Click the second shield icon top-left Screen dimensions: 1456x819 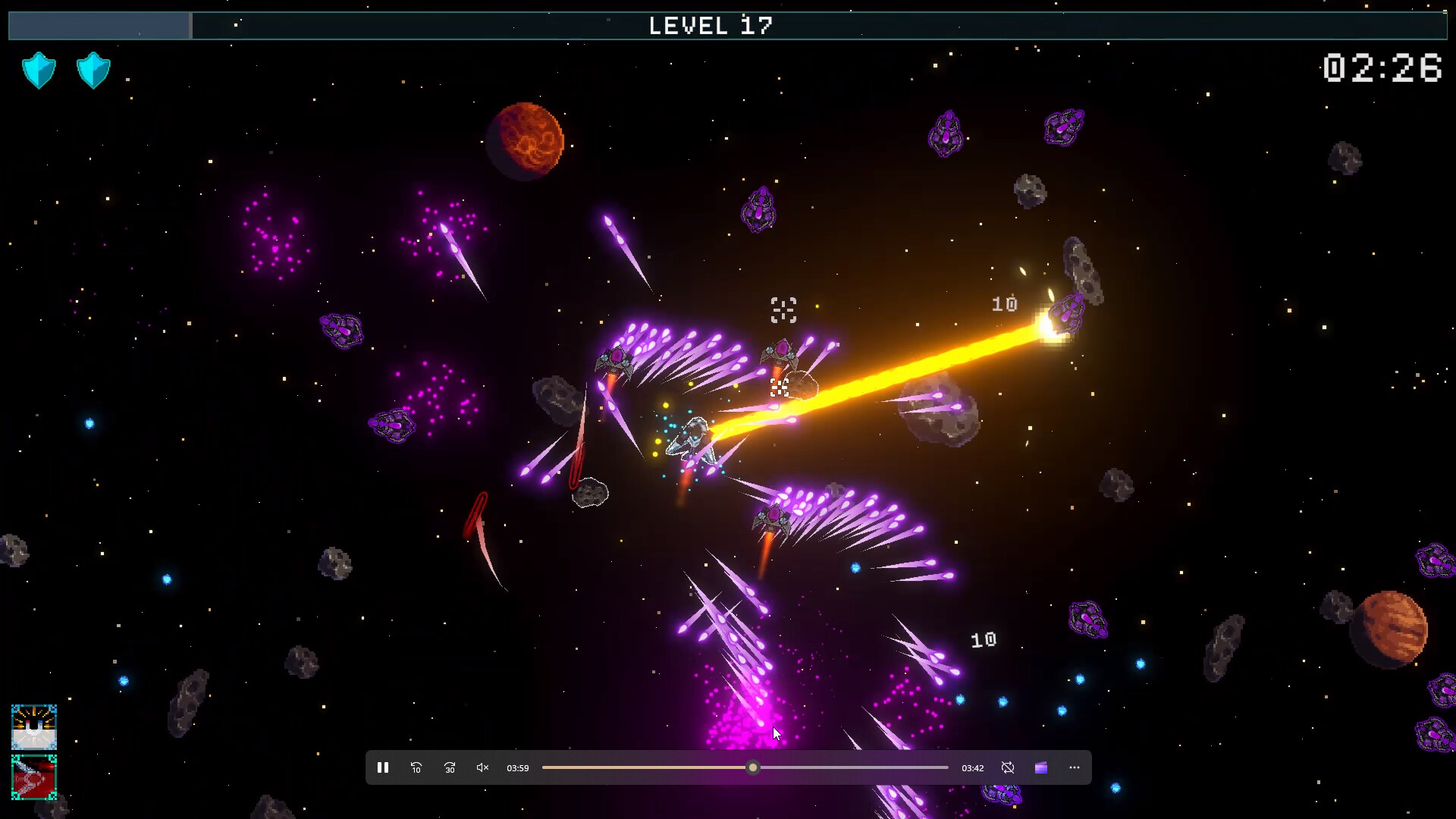click(x=93, y=69)
